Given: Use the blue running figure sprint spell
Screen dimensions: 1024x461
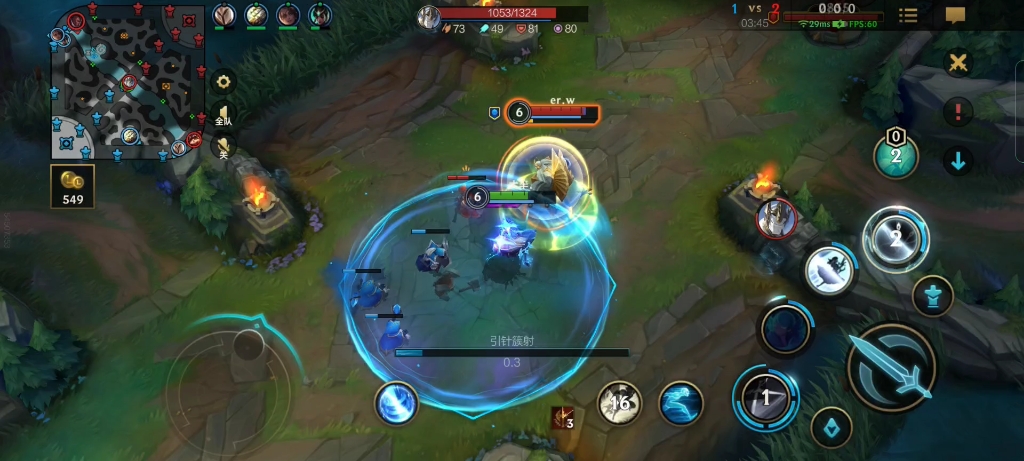Looking at the screenshot, I should [681, 403].
